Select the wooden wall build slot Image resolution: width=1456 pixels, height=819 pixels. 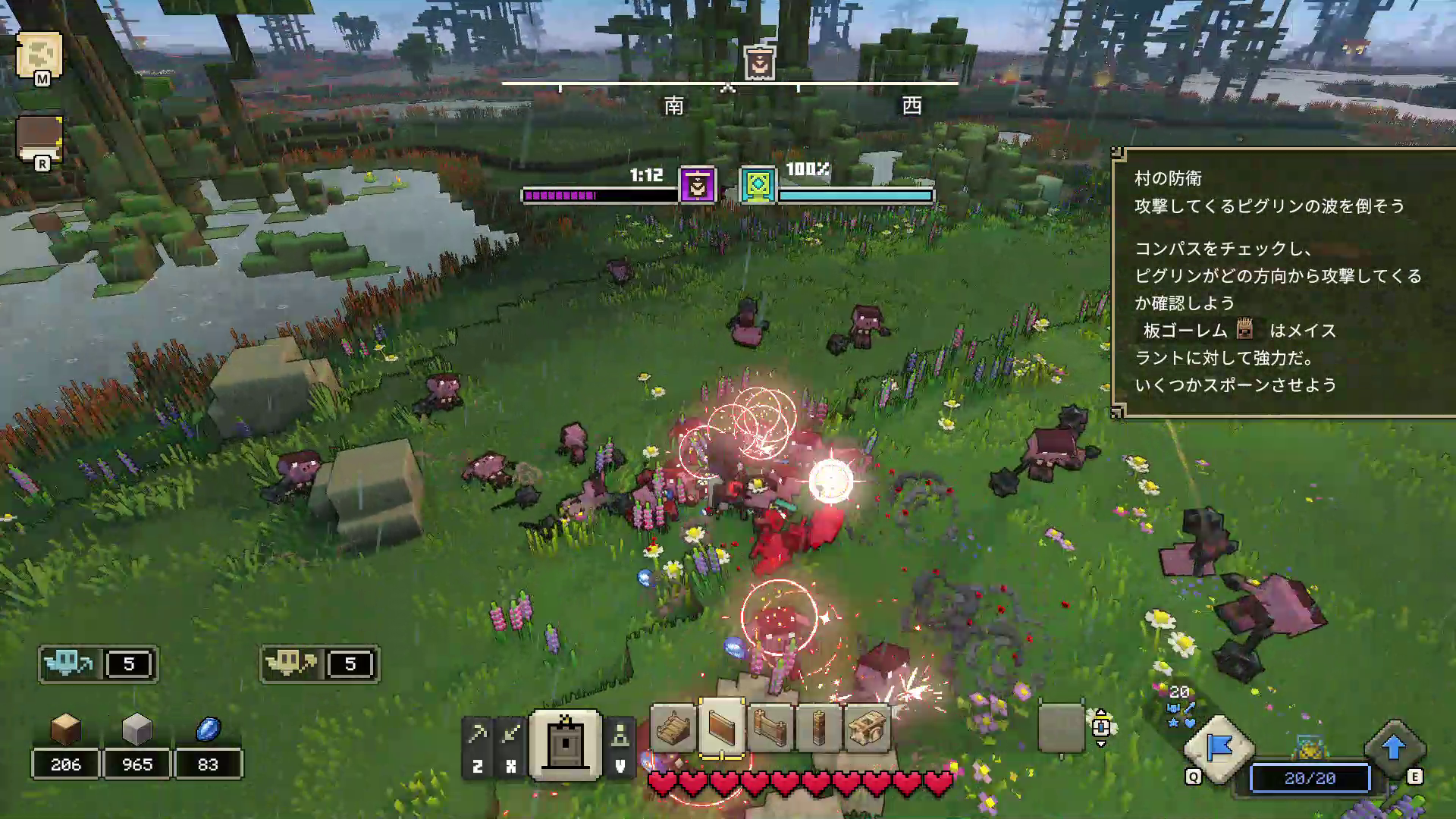click(722, 728)
